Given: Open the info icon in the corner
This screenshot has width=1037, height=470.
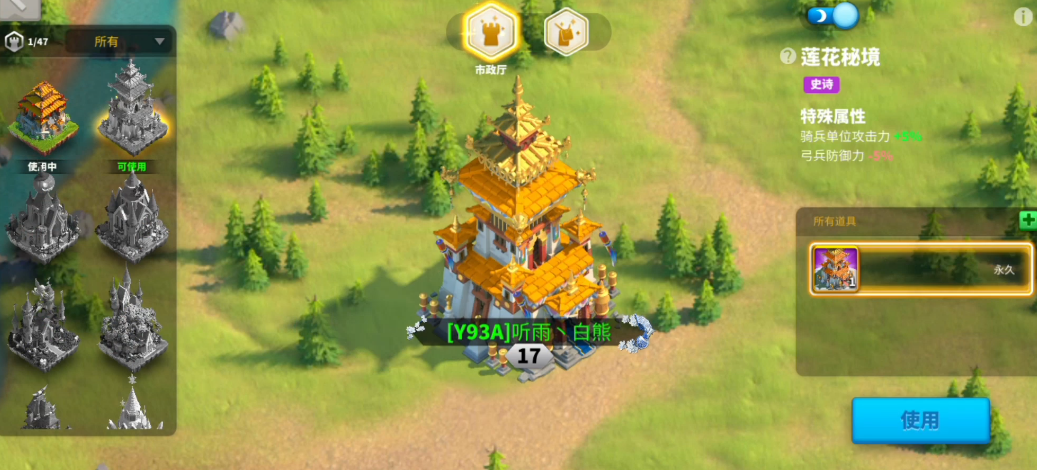Looking at the screenshot, I should [x=1023, y=17].
